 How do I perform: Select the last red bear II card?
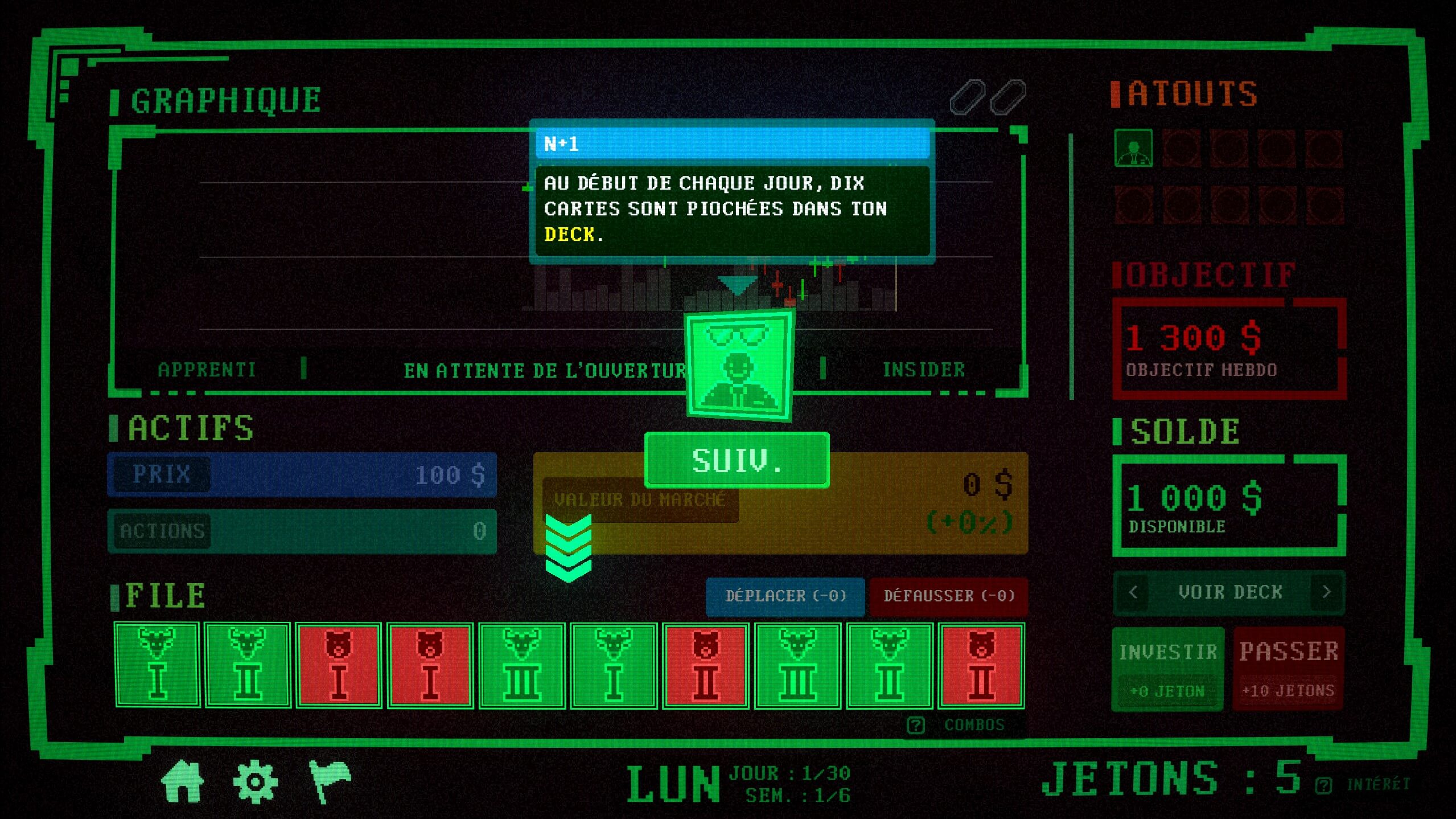point(981,665)
